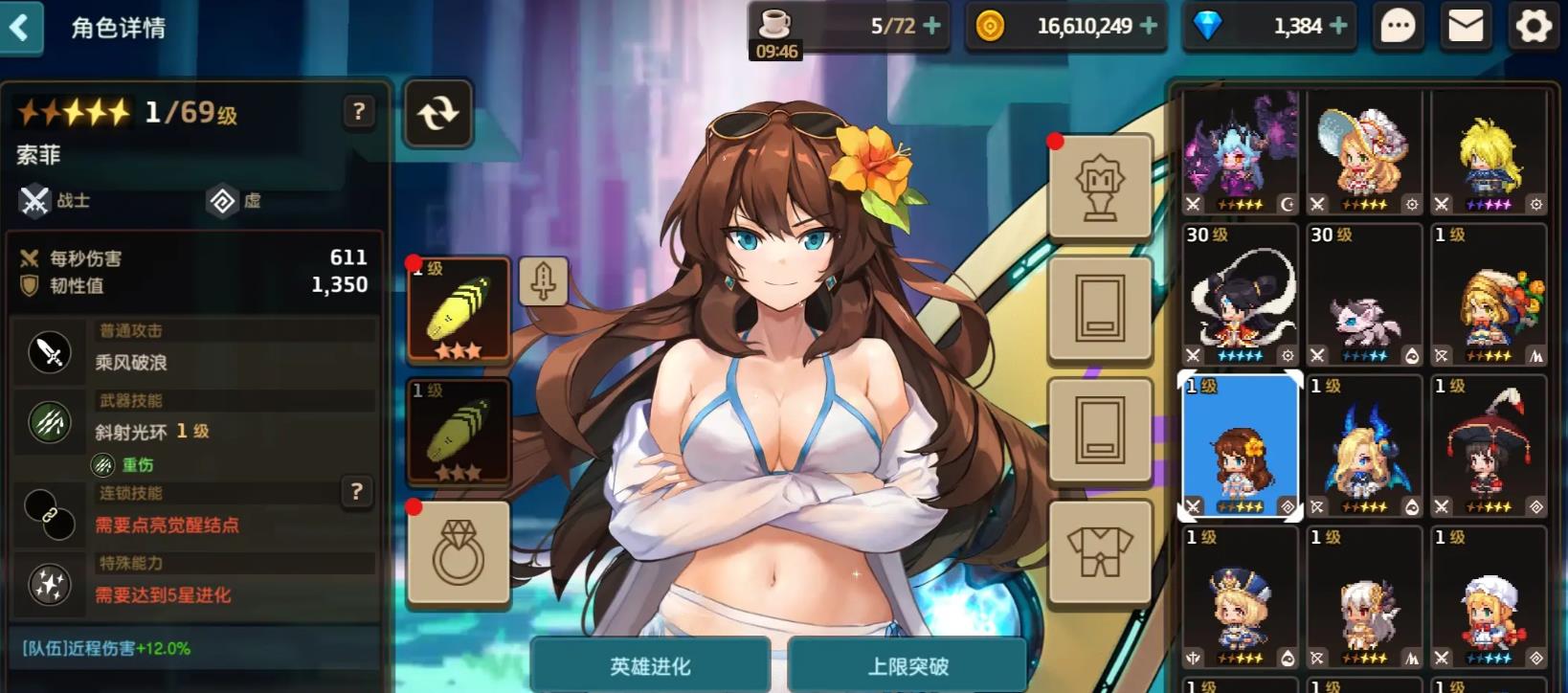The height and width of the screenshot is (693, 1568).
Task: Open the trophy slot with red notification dot
Action: pos(1099,188)
